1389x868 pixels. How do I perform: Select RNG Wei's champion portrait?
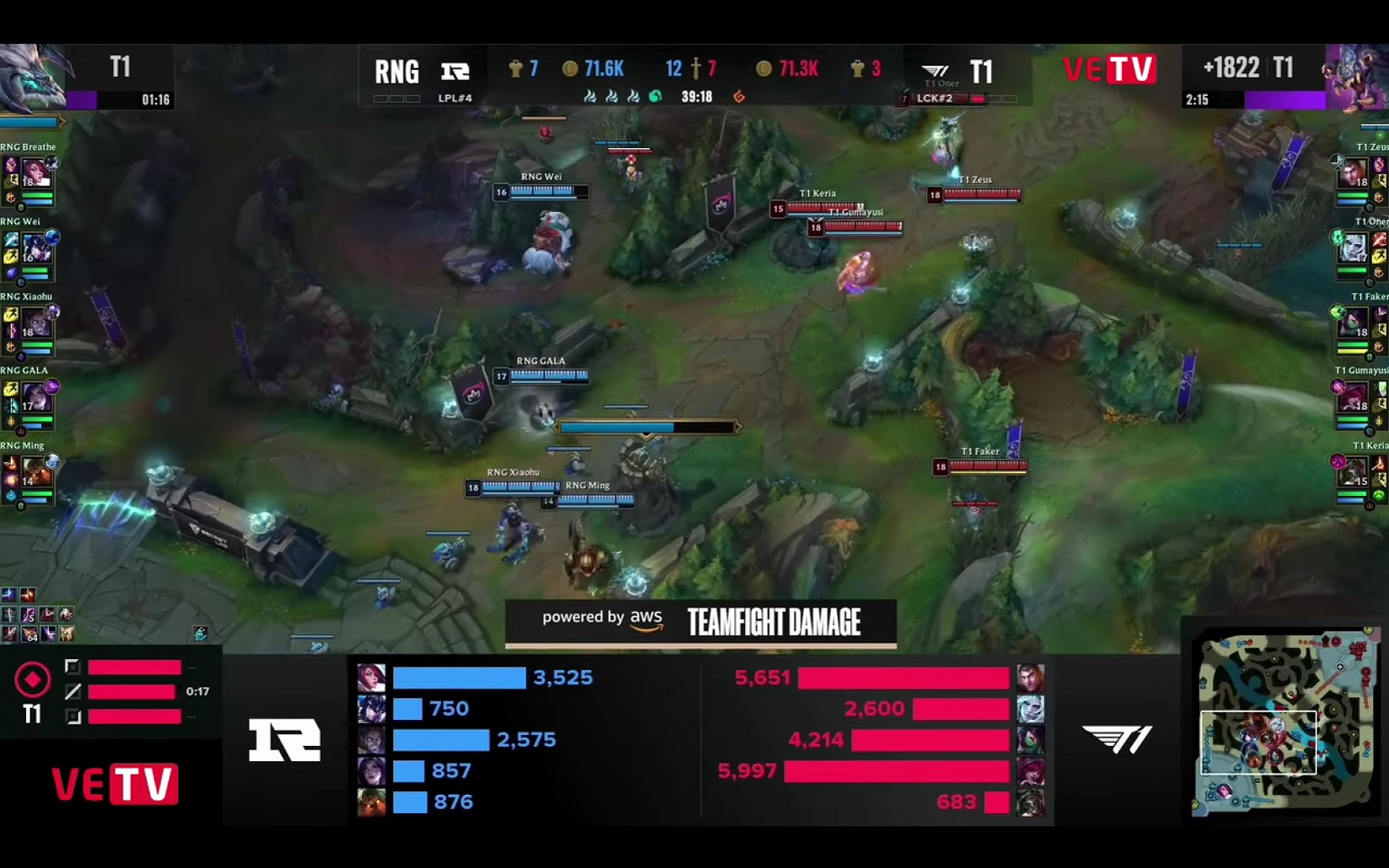pyautogui.click(x=36, y=248)
